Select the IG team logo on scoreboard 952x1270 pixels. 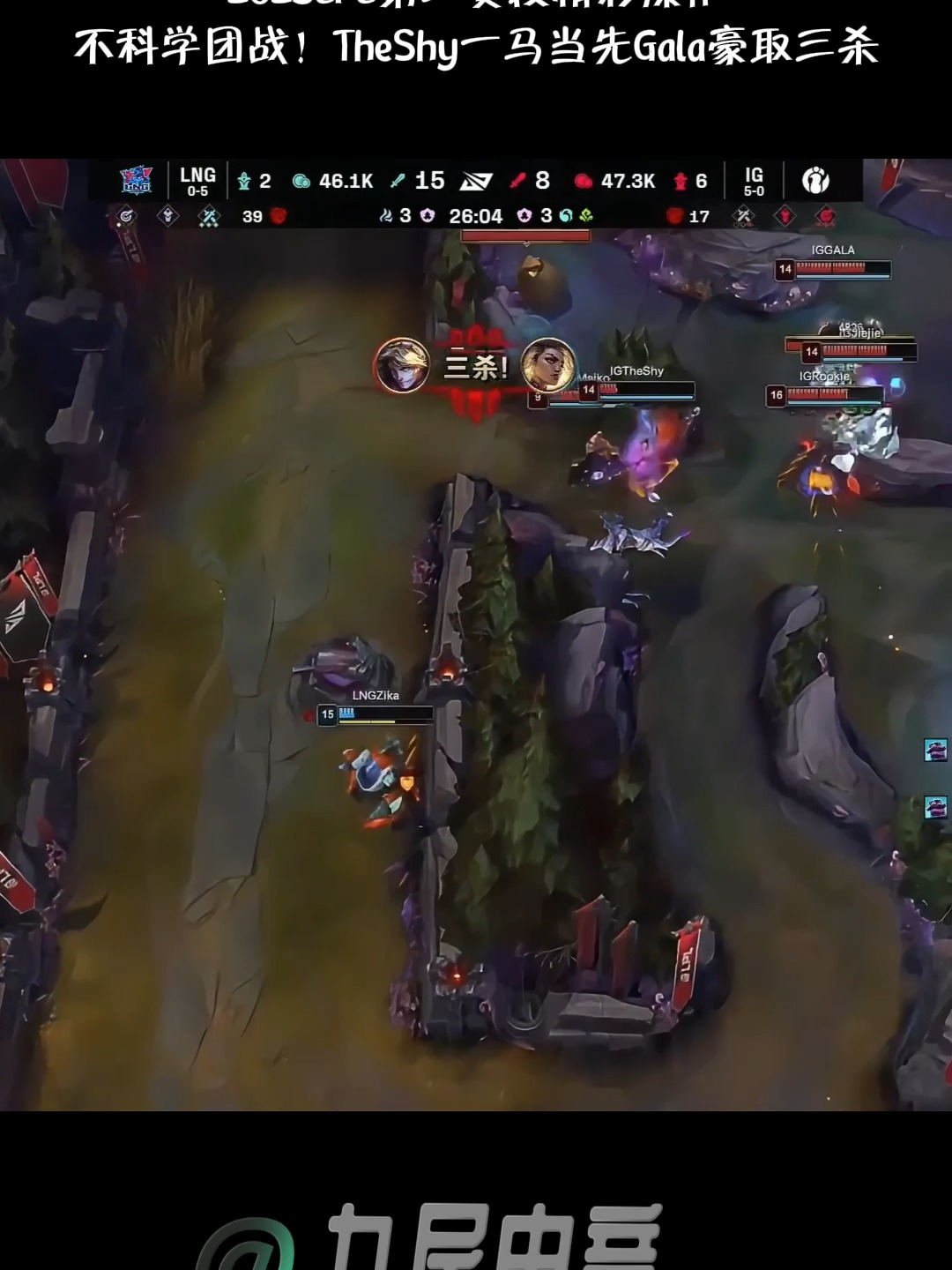click(815, 180)
